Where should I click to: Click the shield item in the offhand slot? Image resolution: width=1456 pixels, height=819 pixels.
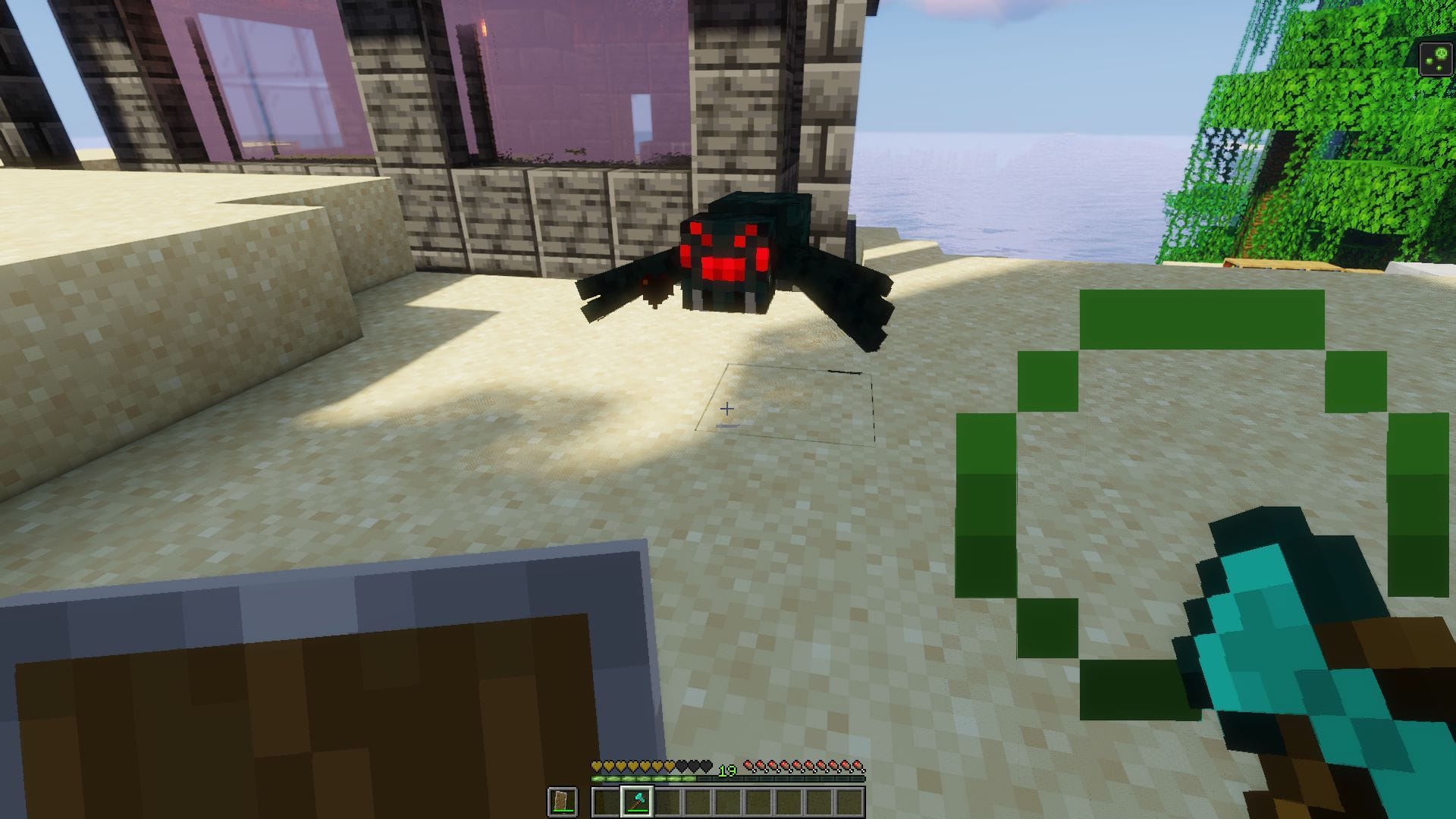[x=563, y=800]
